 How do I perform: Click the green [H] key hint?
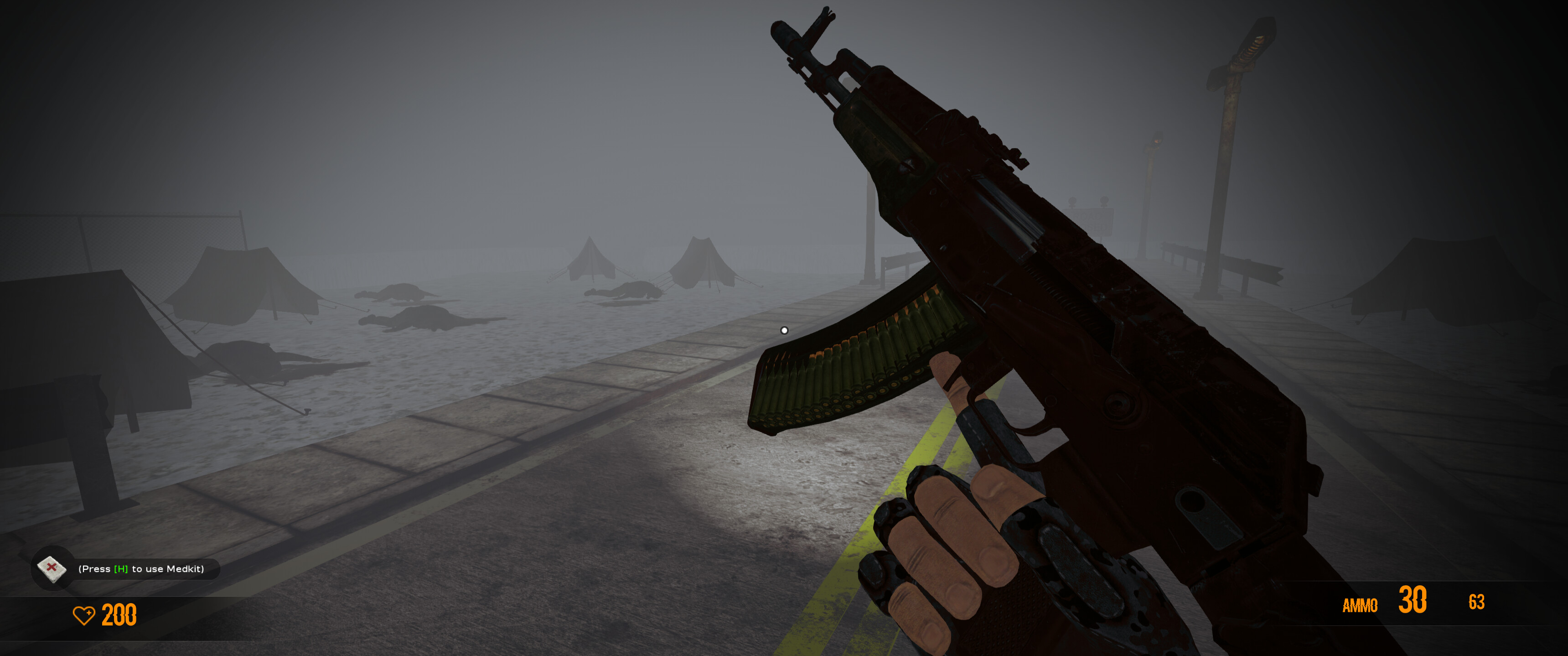[120, 568]
